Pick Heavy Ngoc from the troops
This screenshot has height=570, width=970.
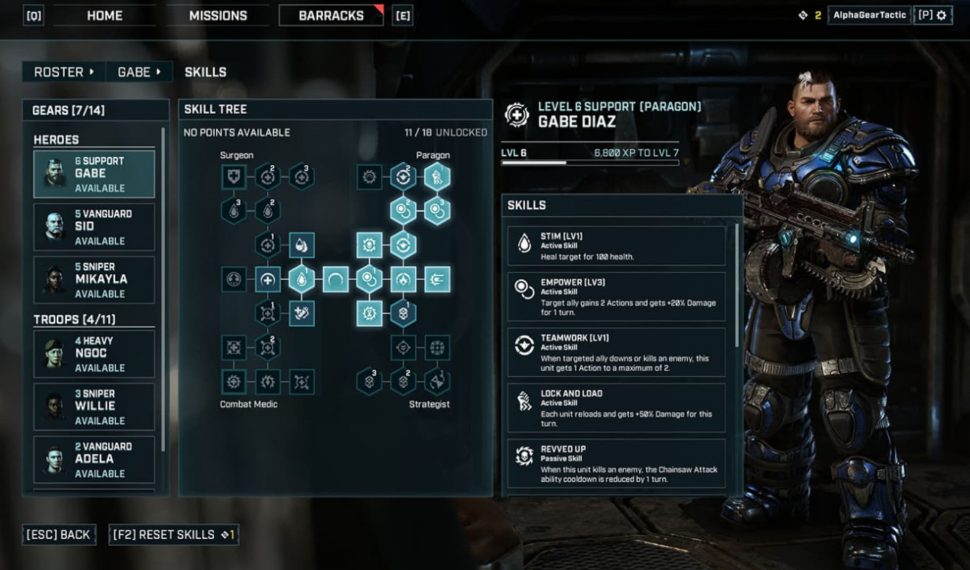94,354
